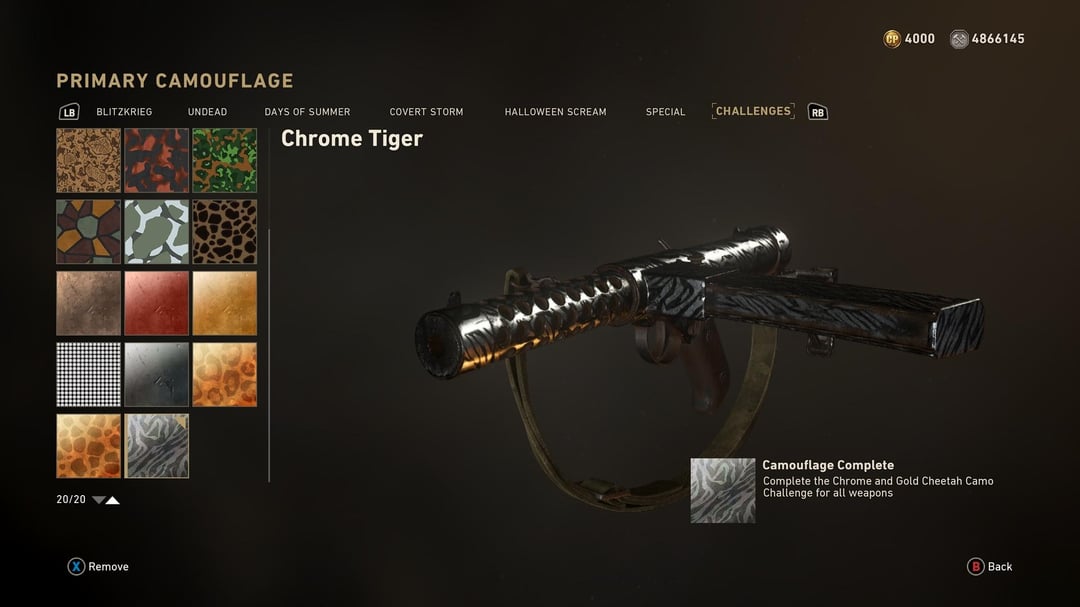1080x607 pixels.
Task: Switch to the Blitzkrieg camouflage tab
Action: coord(124,112)
